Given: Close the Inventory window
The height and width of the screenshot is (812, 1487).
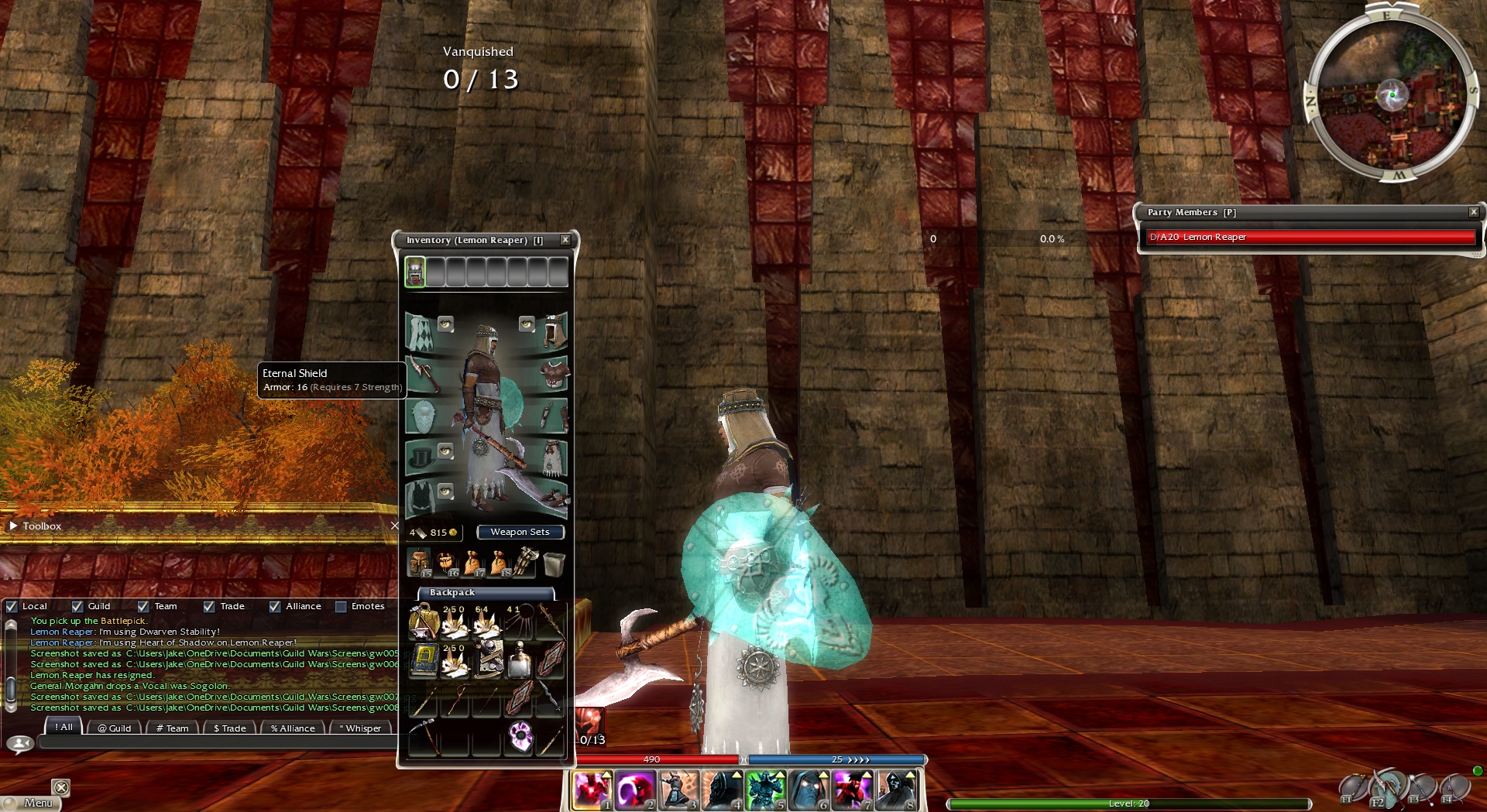Looking at the screenshot, I should click(565, 240).
